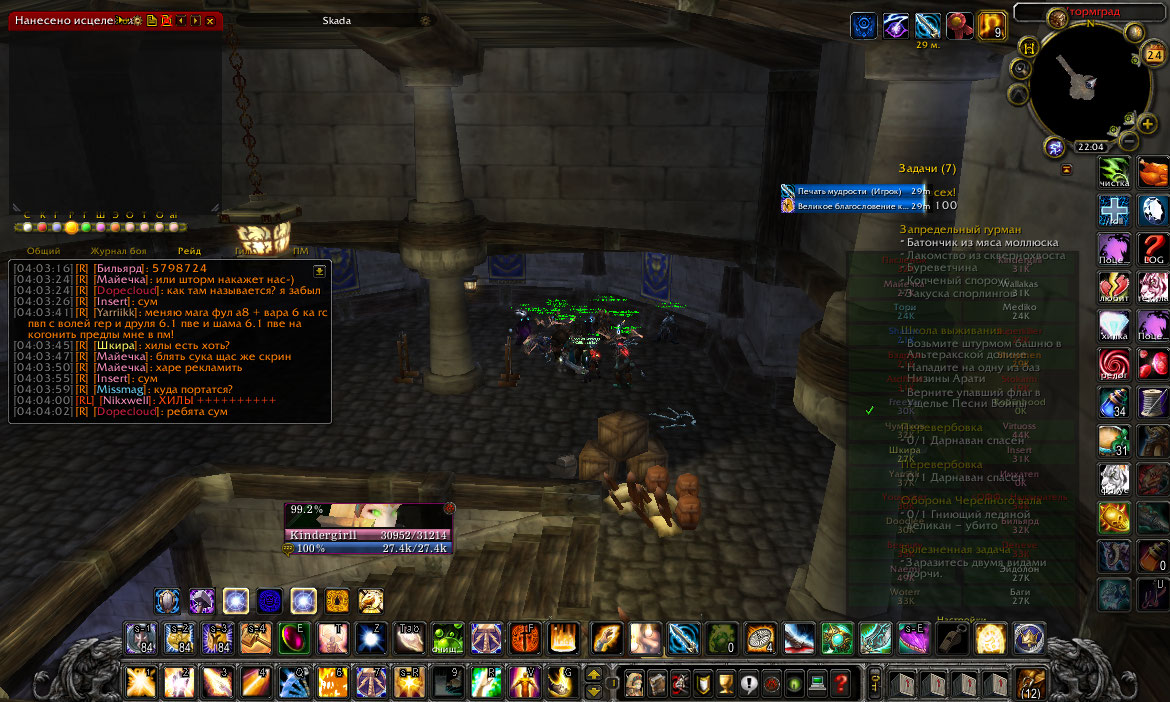1170x702 pixels.
Task: Use the чистка cleanse macro button
Action: pyautogui.click(x=1114, y=172)
